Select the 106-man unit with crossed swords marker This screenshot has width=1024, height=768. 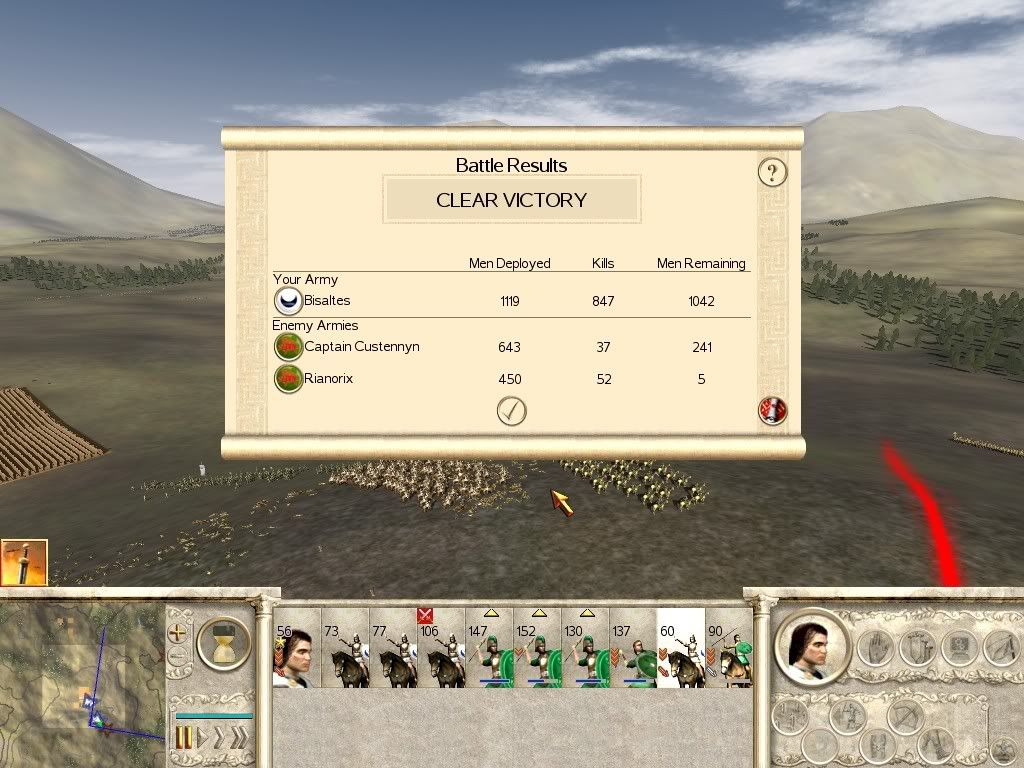pos(441,649)
